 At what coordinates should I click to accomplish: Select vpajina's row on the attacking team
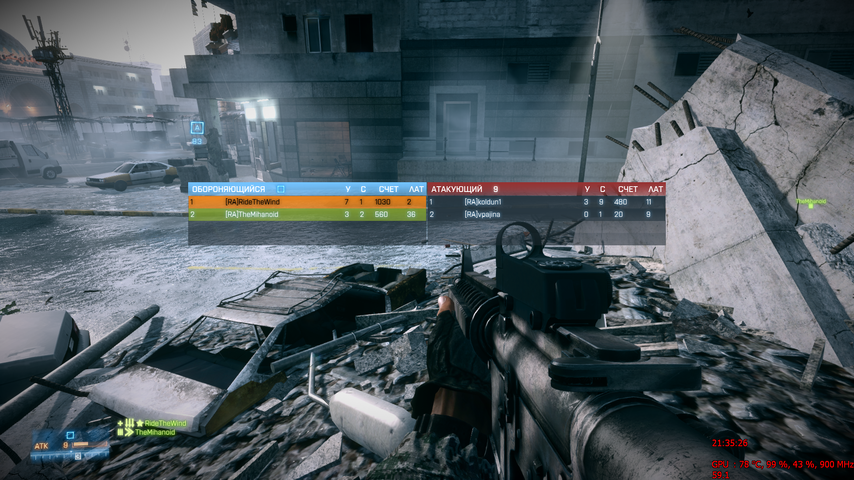pos(545,214)
